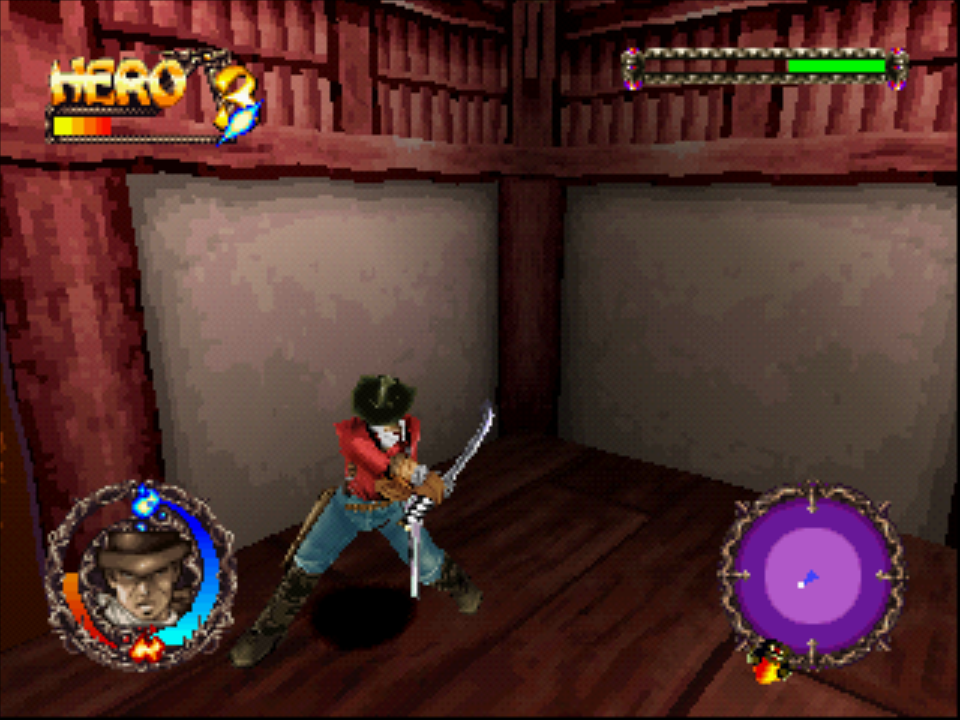
Task: Select the hero face portrait
Action: [x=143, y=575]
